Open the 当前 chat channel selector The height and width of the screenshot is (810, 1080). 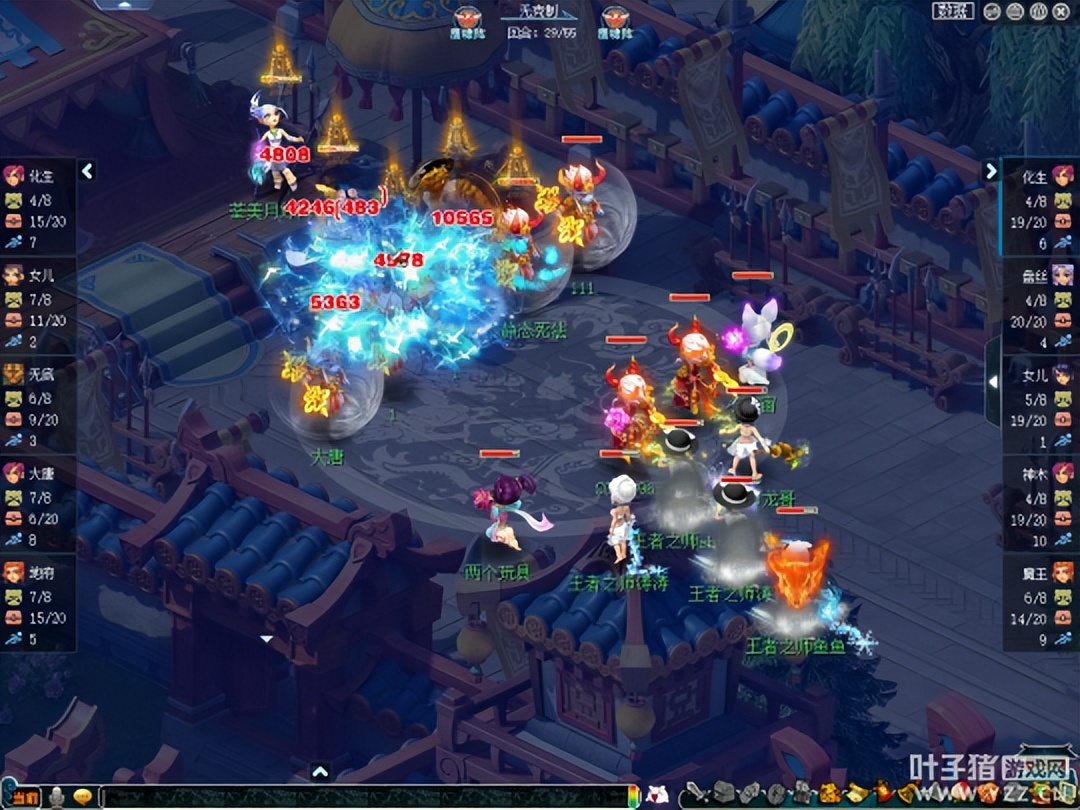coord(25,797)
